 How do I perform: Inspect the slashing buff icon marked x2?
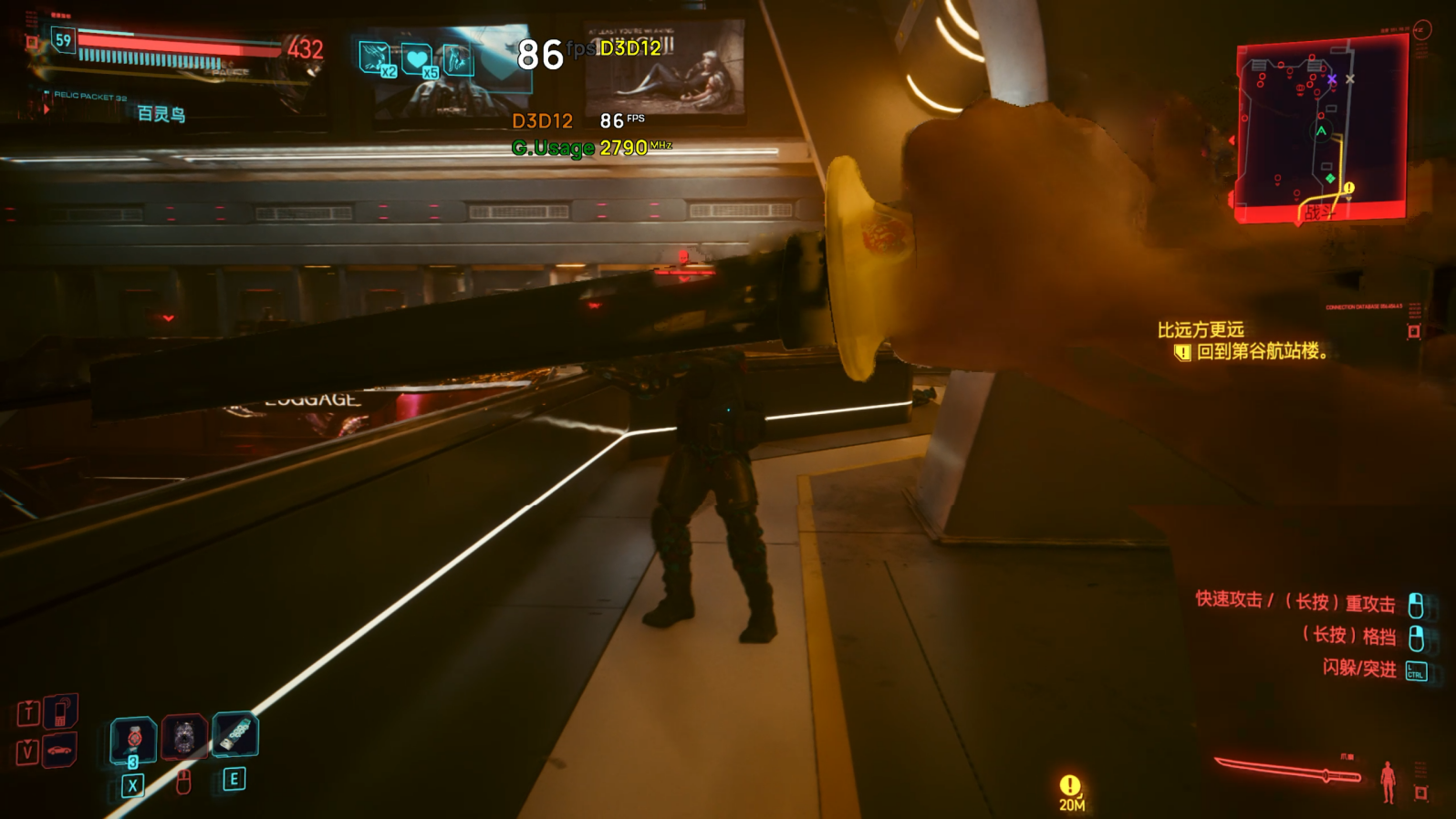[375, 57]
